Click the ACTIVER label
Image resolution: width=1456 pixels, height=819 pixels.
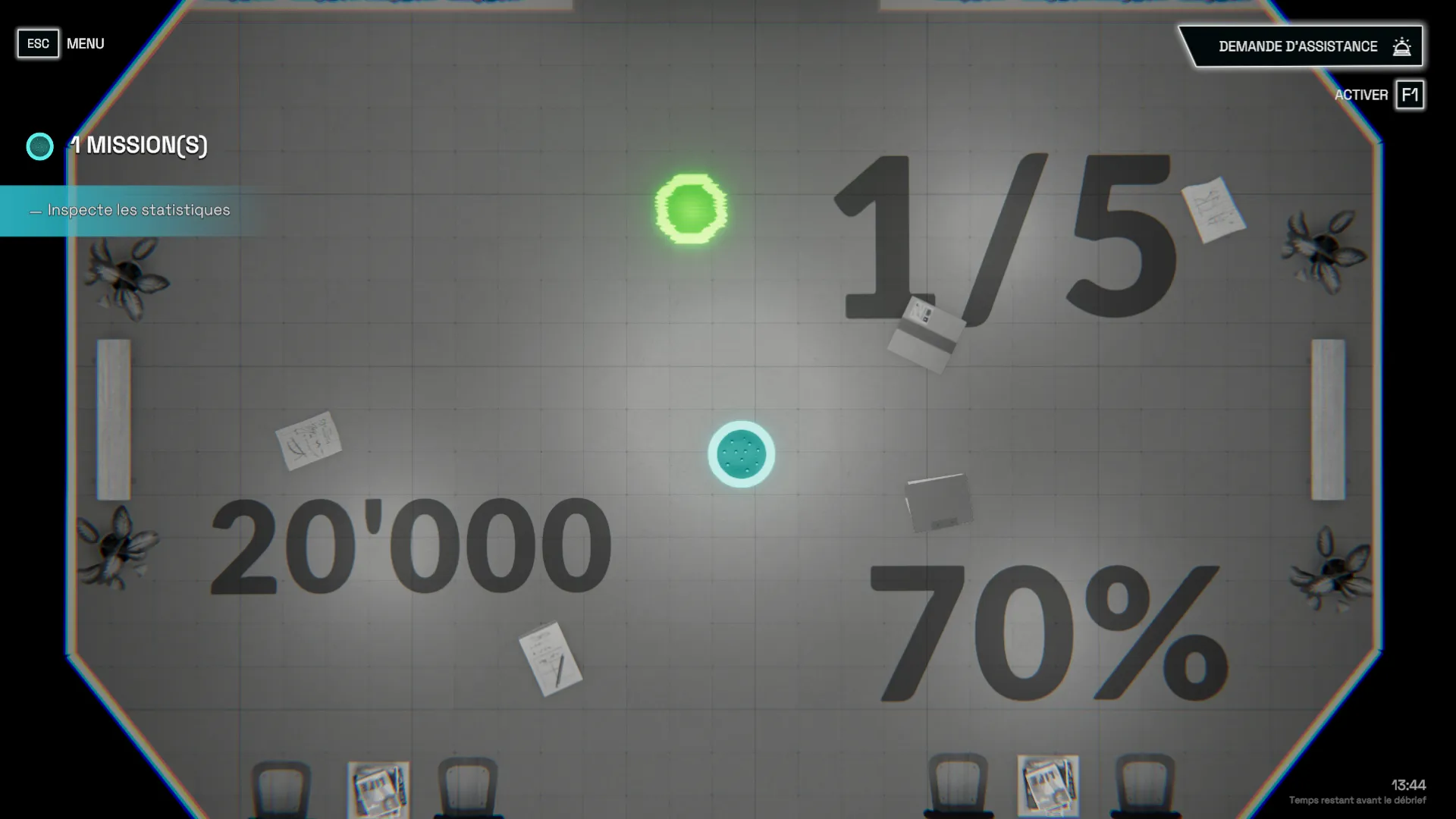[x=1361, y=95]
